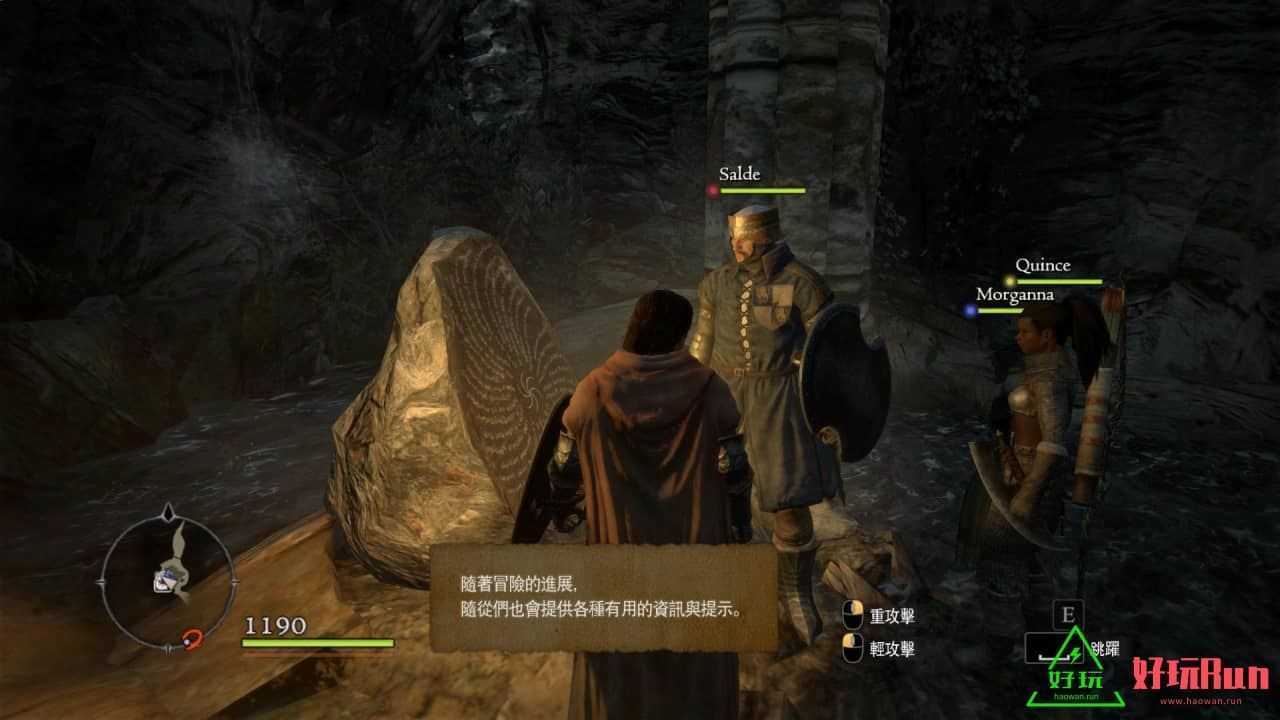Click the left edge notch of the minimap circle
This screenshot has width=1280, height=720.
coord(101,581)
